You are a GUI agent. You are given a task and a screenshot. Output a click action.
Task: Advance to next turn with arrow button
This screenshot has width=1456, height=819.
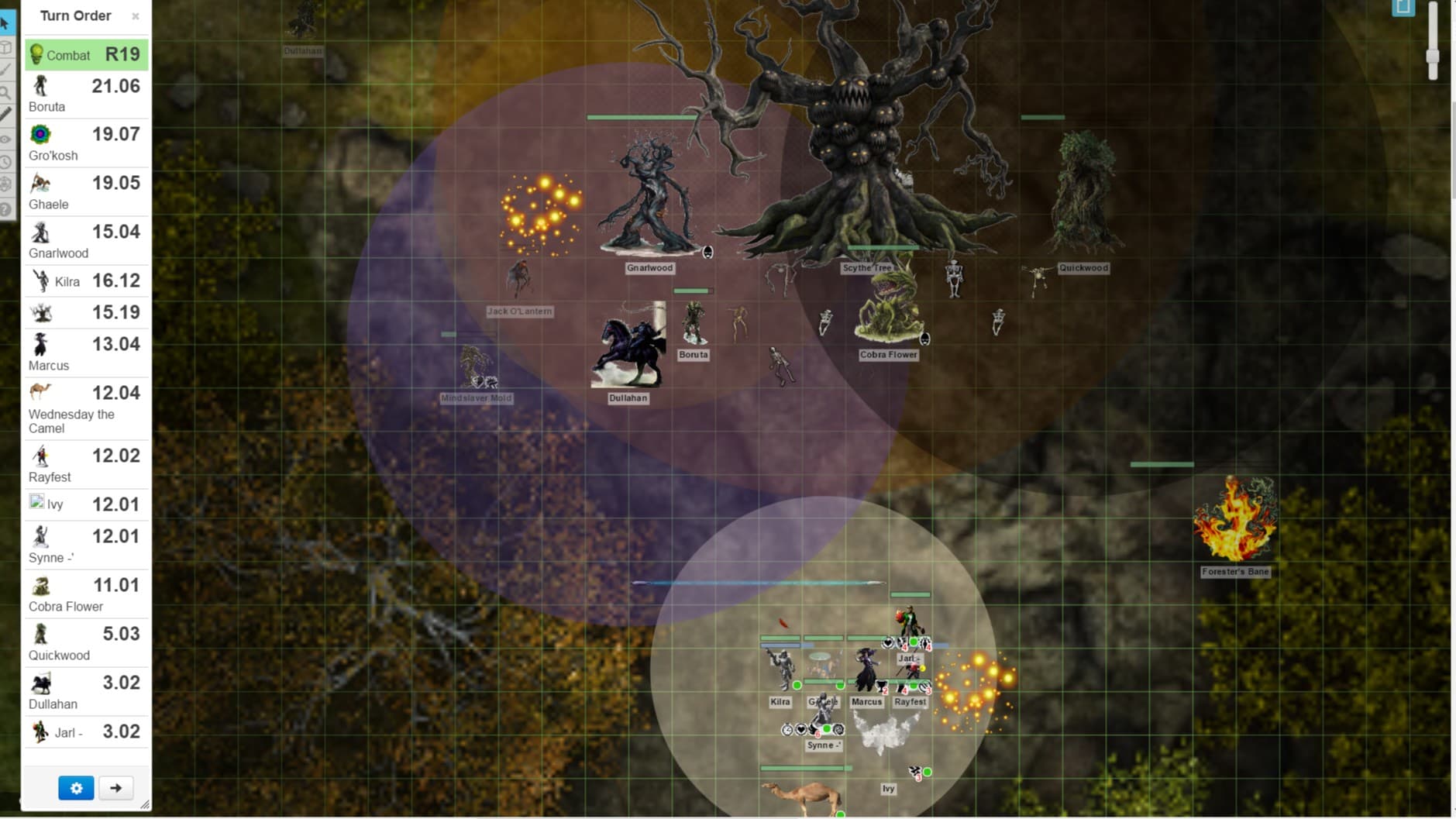115,787
